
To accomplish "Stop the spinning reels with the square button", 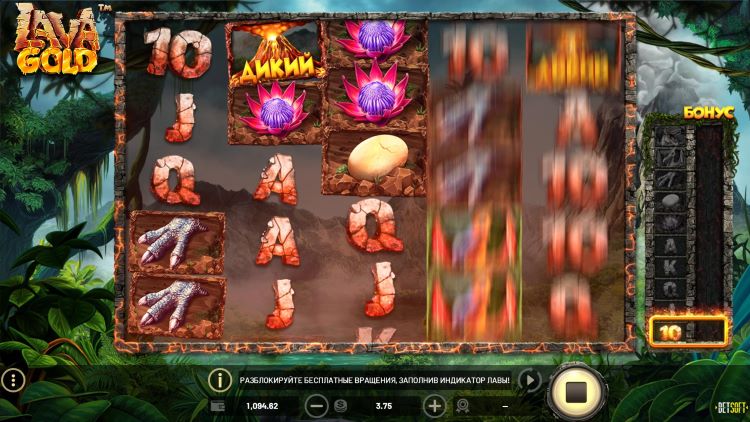I will (576, 391).
